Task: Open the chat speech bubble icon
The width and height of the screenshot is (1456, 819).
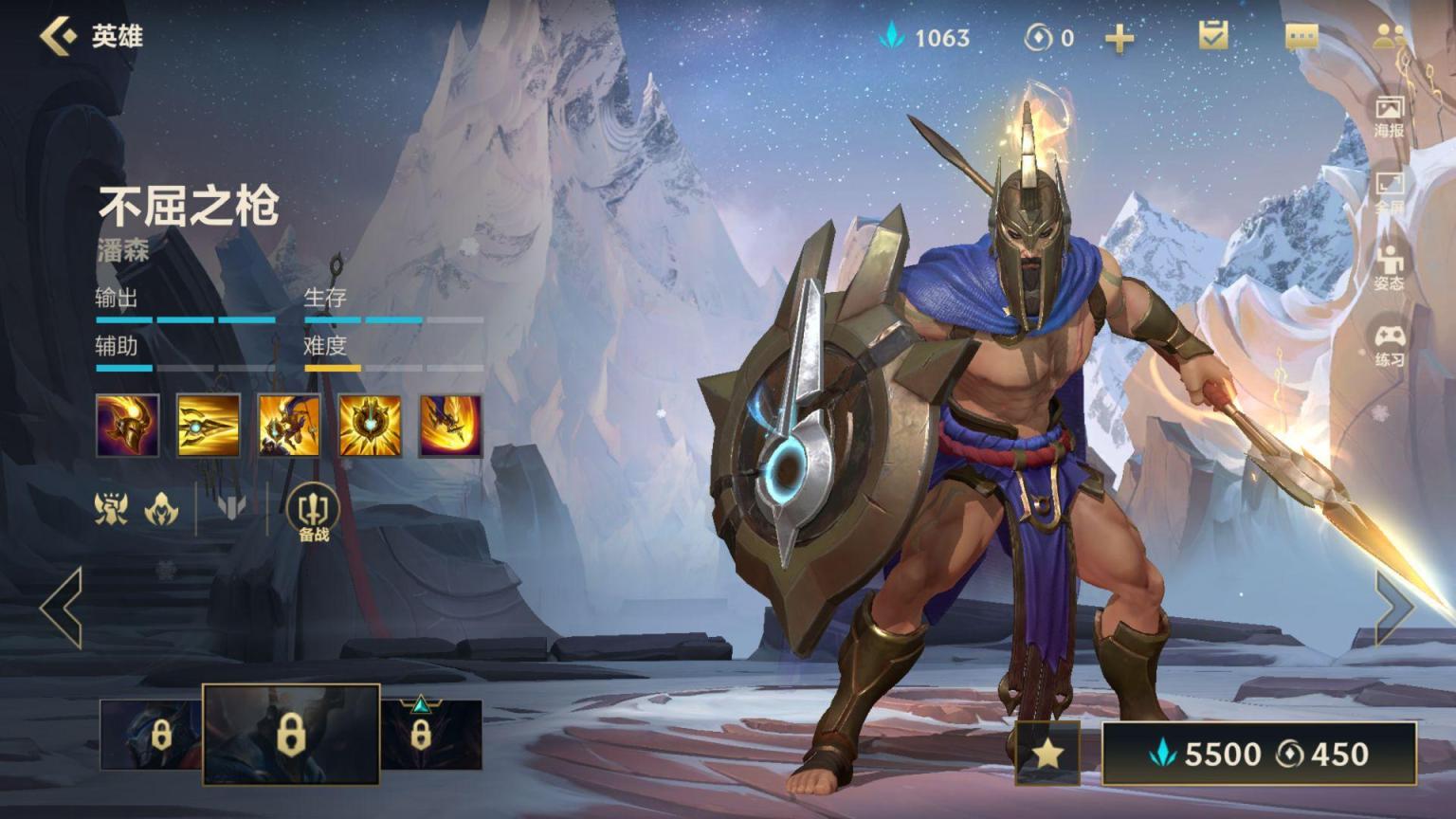Action: [1301, 37]
